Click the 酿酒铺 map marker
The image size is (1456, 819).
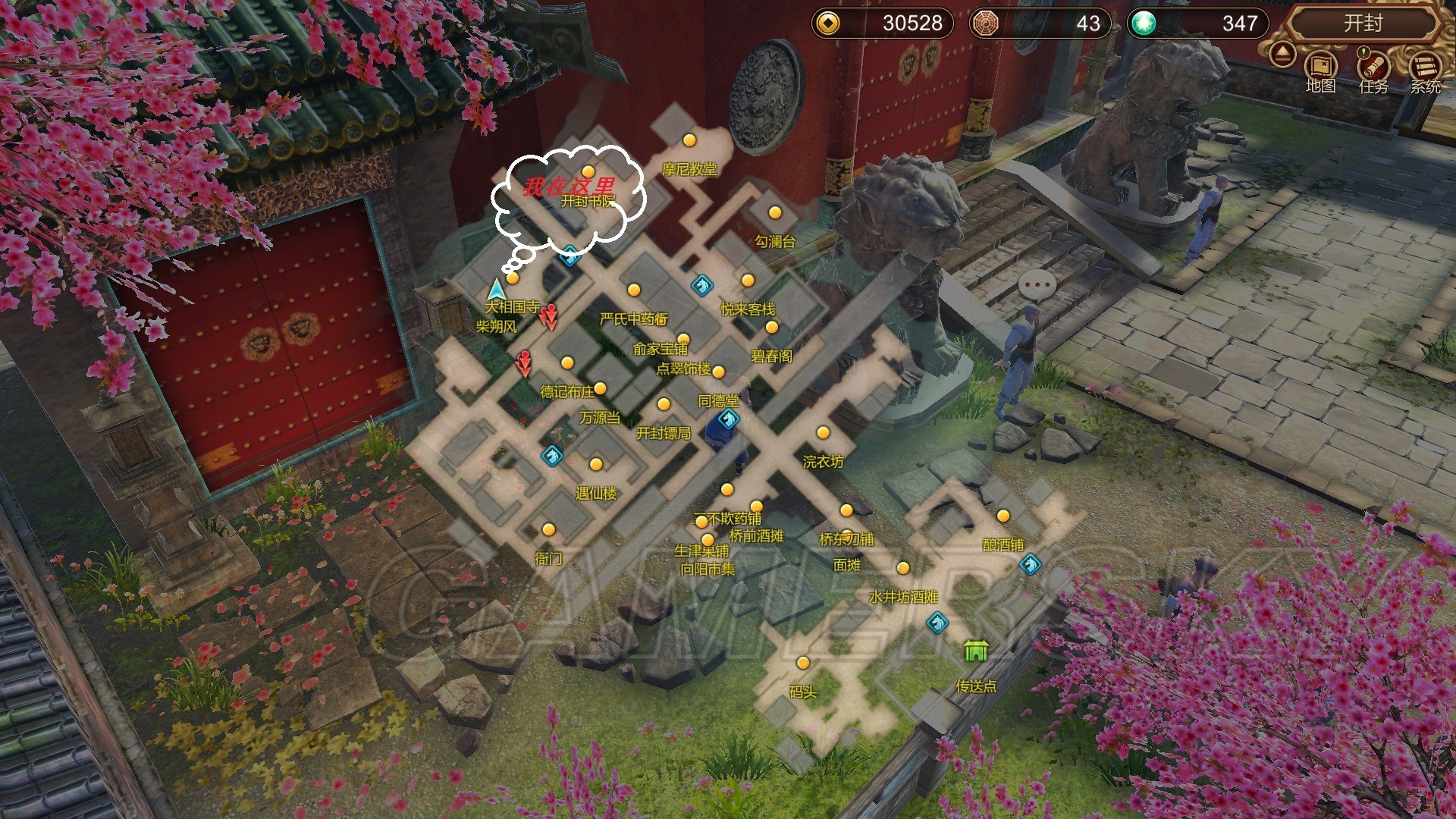[x=1003, y=516]
